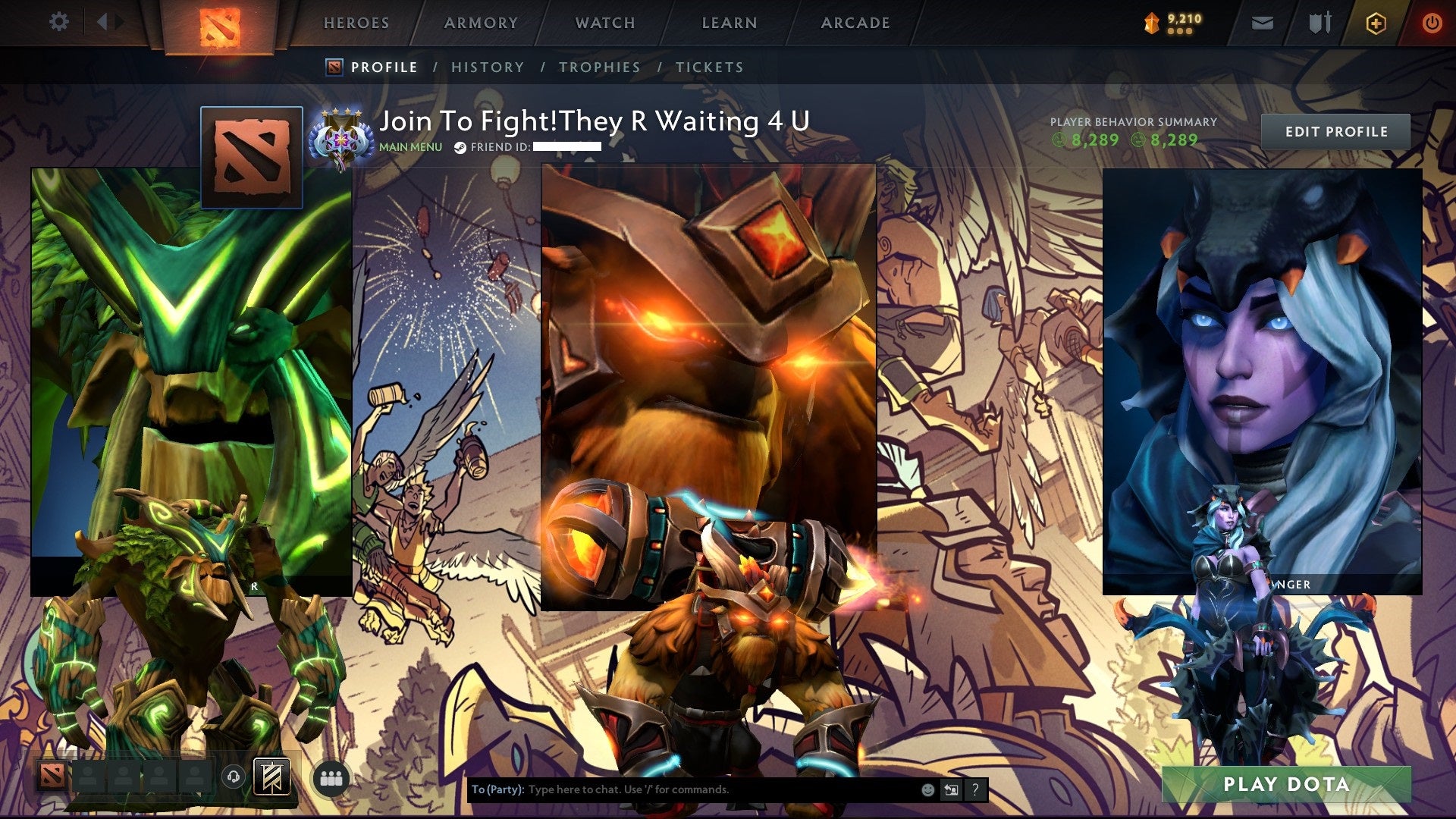Image resolution: width=1456 pixels, height=819 pixels.
Task: Switch to the TROPHIES tab
Action: pos(600,67)
